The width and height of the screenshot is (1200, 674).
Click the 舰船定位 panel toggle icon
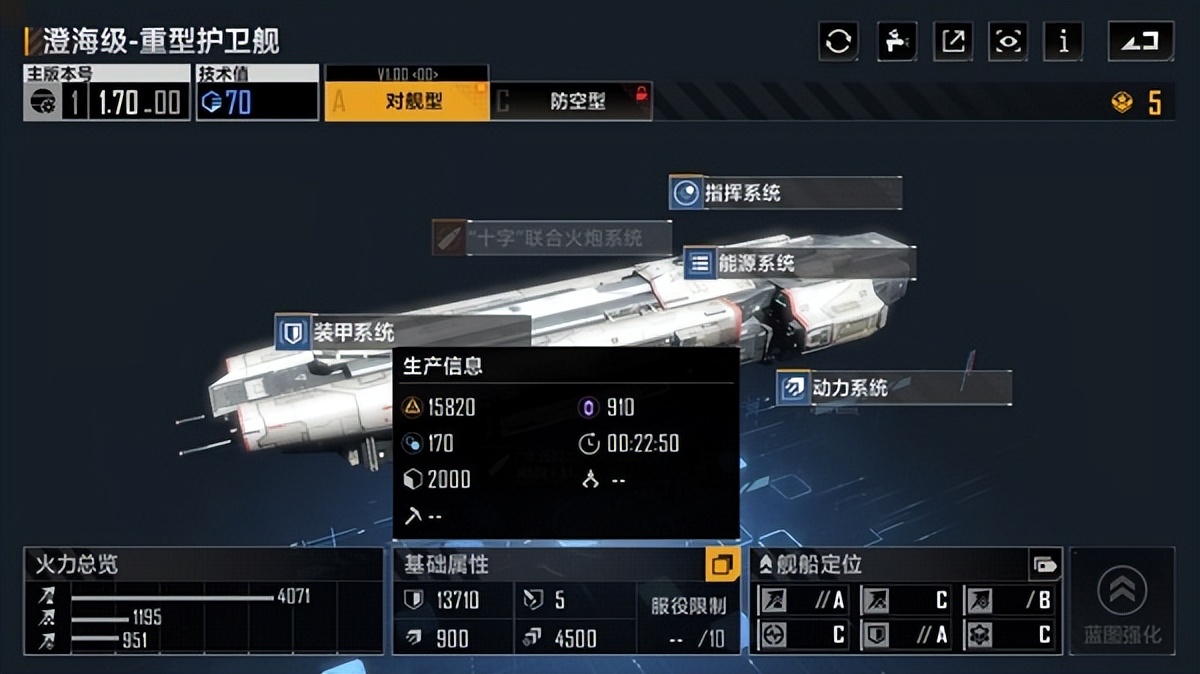pos(1045,565)
